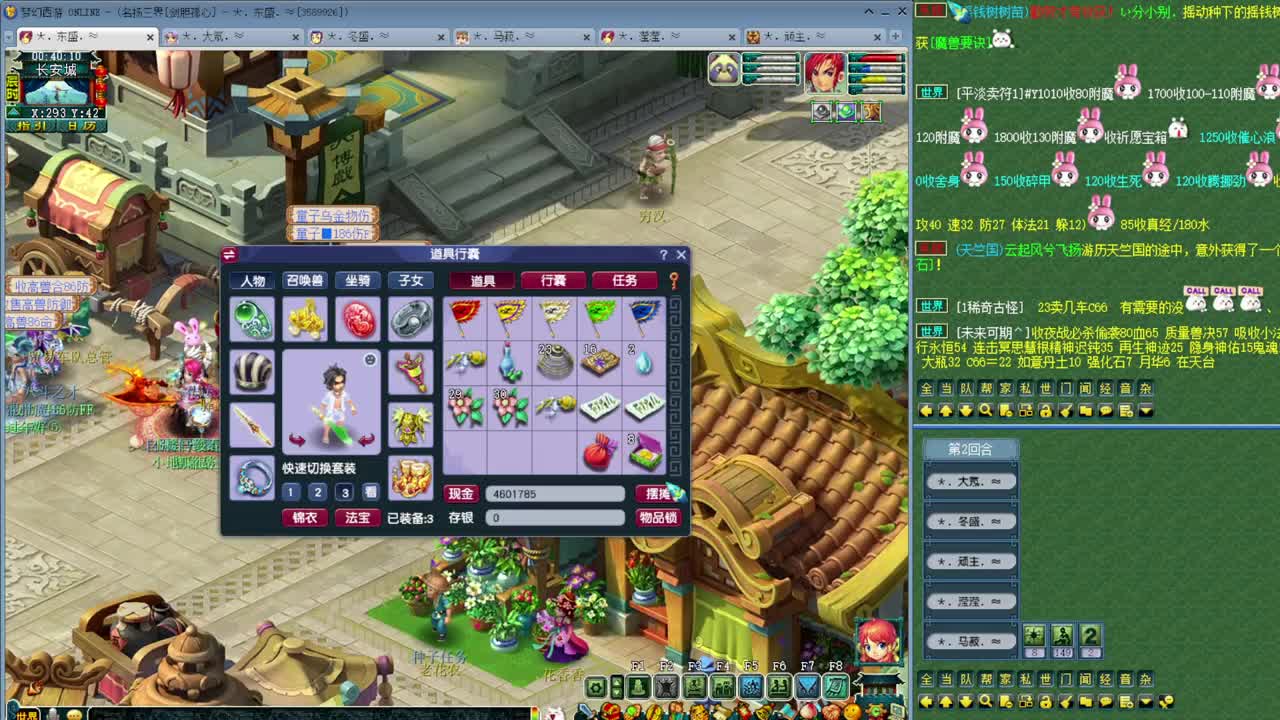Switch to the 召唤兽 summon beast tab
This screenshot has height=720, width=1280.
pyautogui.click(x=307, y=281)
